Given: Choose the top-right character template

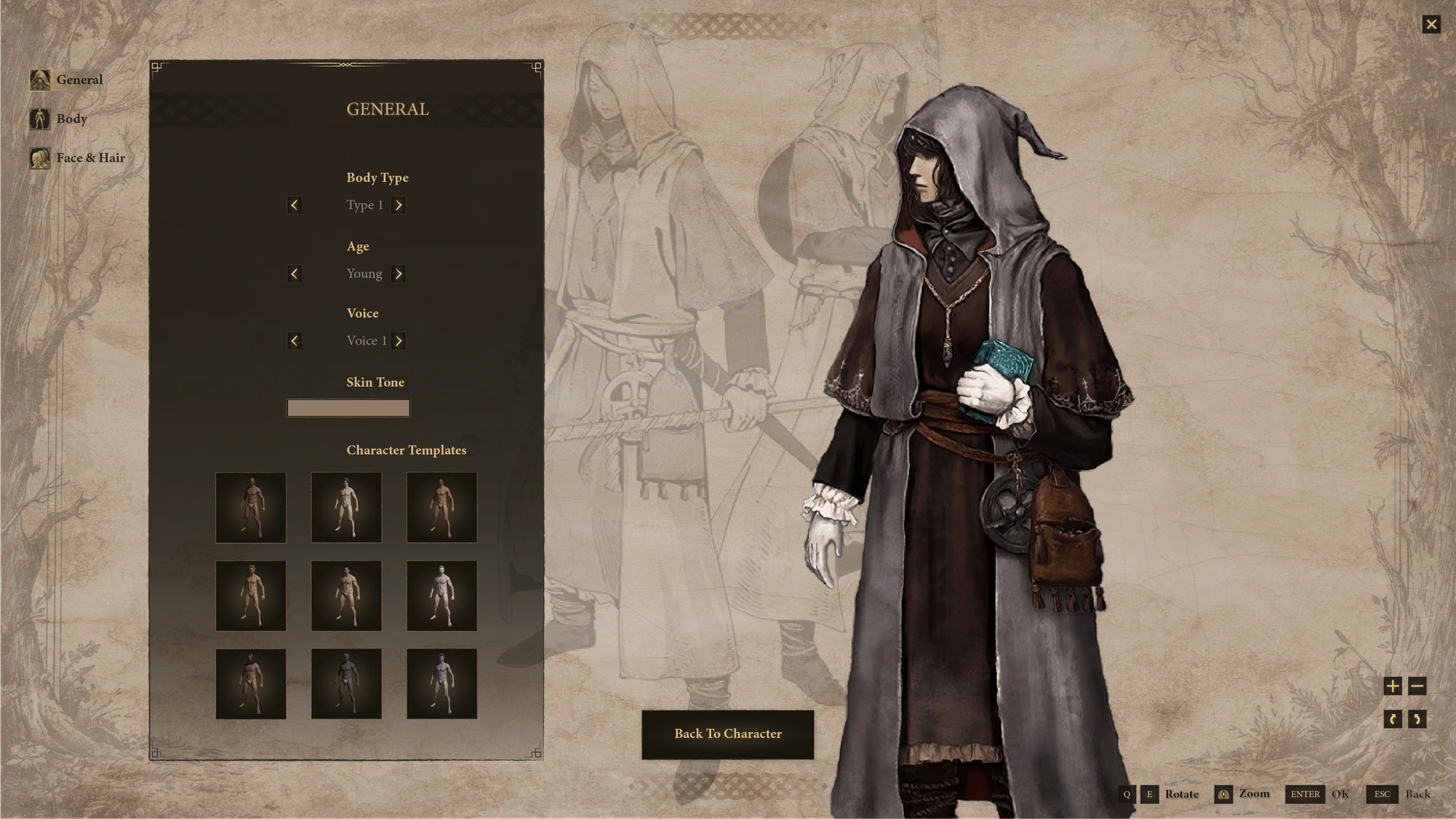Looking at the screenshot, I should tap(441, 508).
